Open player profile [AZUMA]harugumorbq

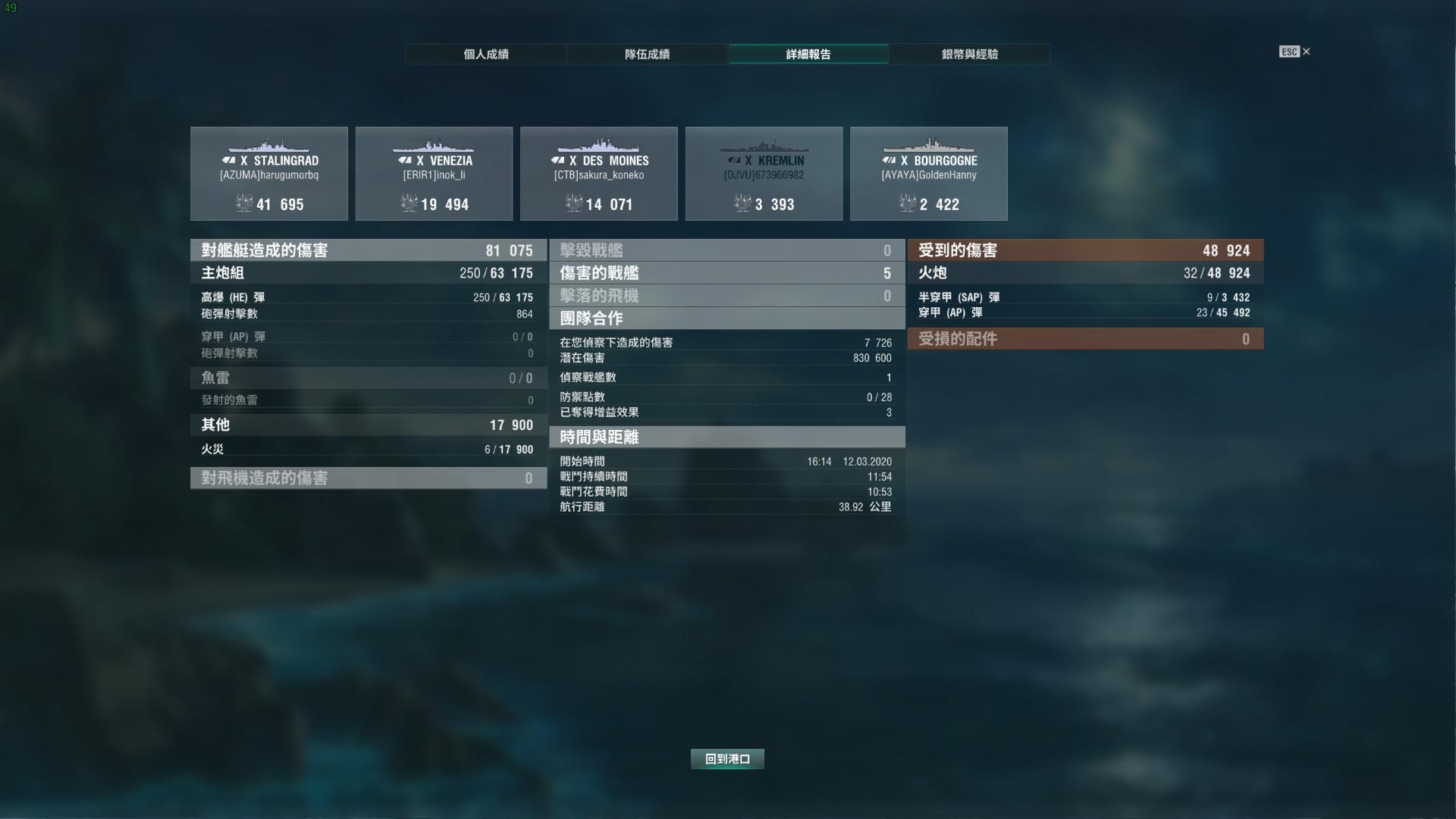(x=268, y=175)
